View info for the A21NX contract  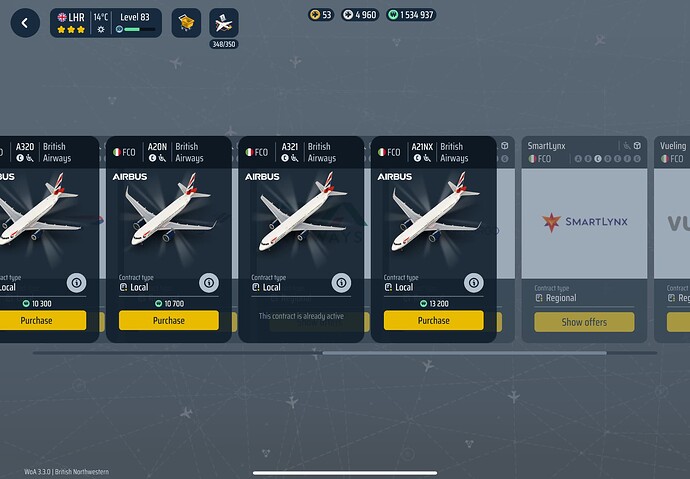pyautogui.click(x=473, y=283)
